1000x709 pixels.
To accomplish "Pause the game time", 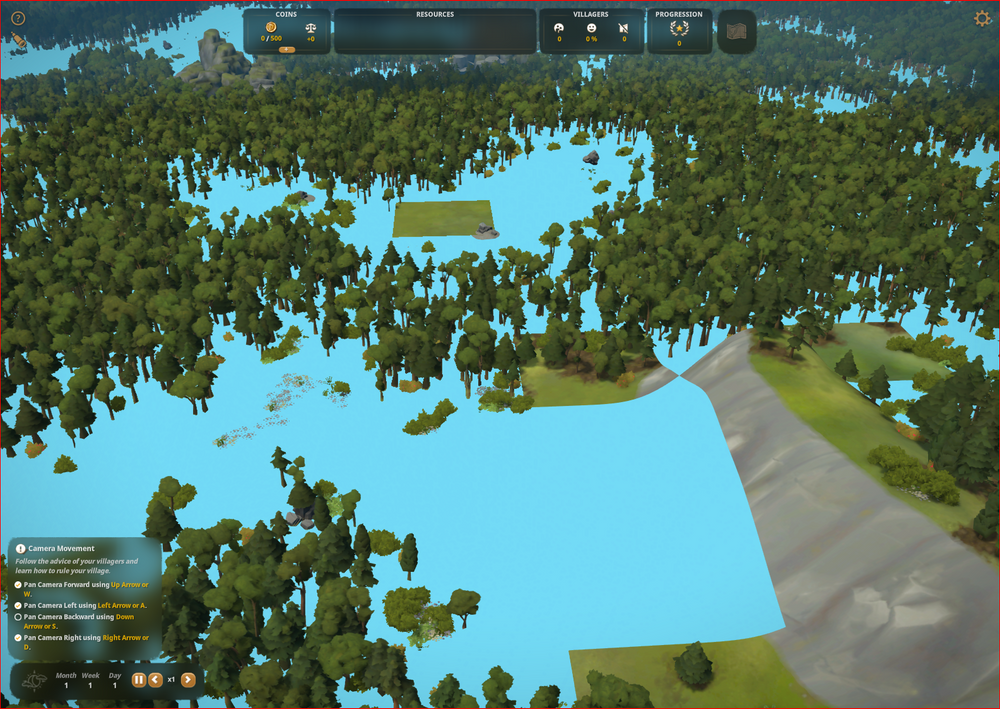I will point(139,680).
